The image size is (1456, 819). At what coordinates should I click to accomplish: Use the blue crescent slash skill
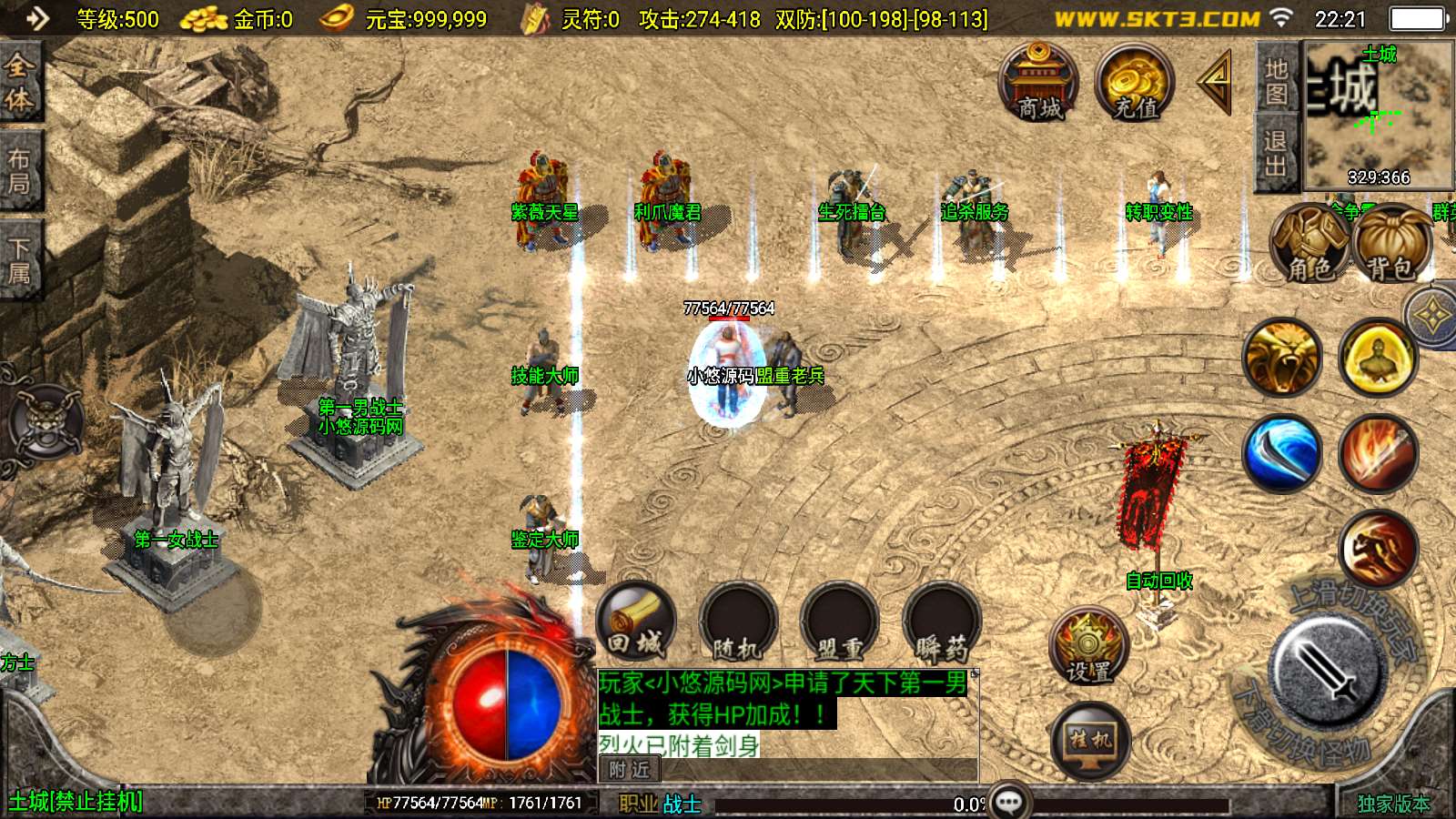coord(1283,453)
